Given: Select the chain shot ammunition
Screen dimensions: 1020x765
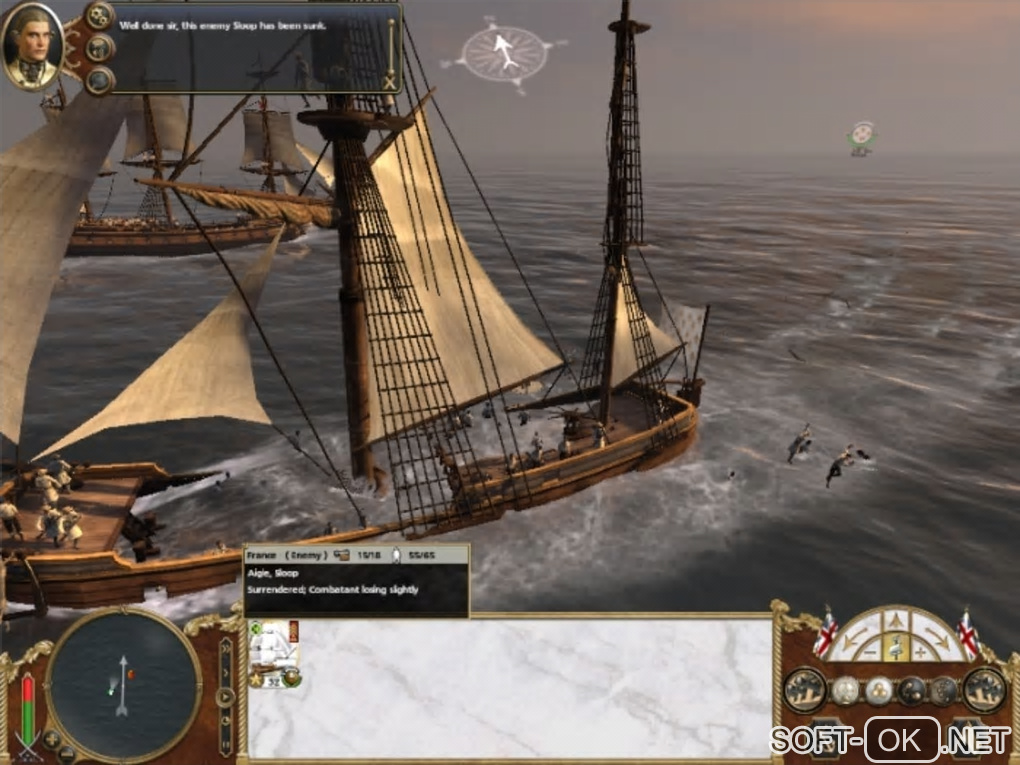Looking at the screenshot, I should (911, 690).
